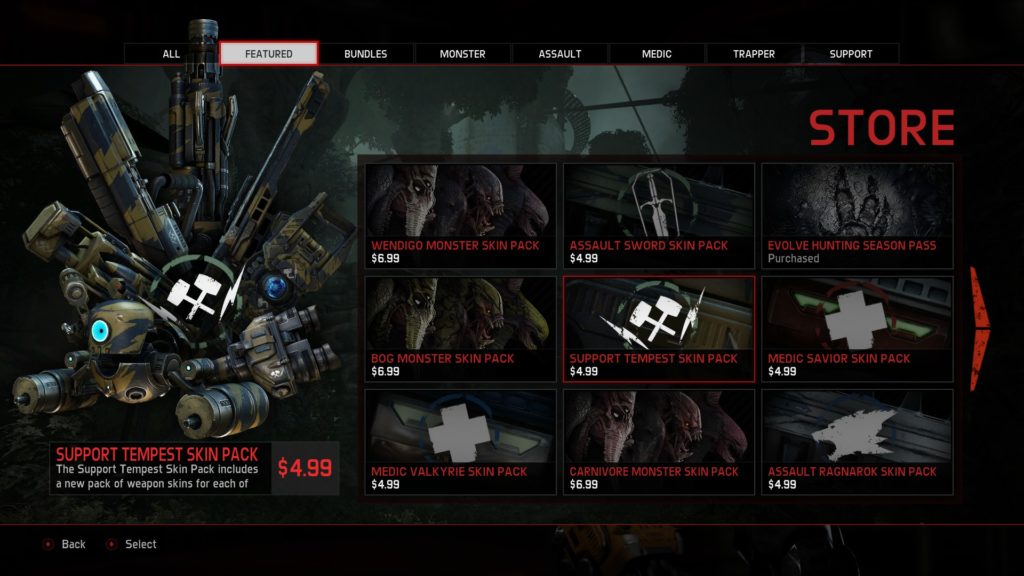Switch to the Assault tab
The width and height of the screenshot is (1024, 576).
click(560, 54)
